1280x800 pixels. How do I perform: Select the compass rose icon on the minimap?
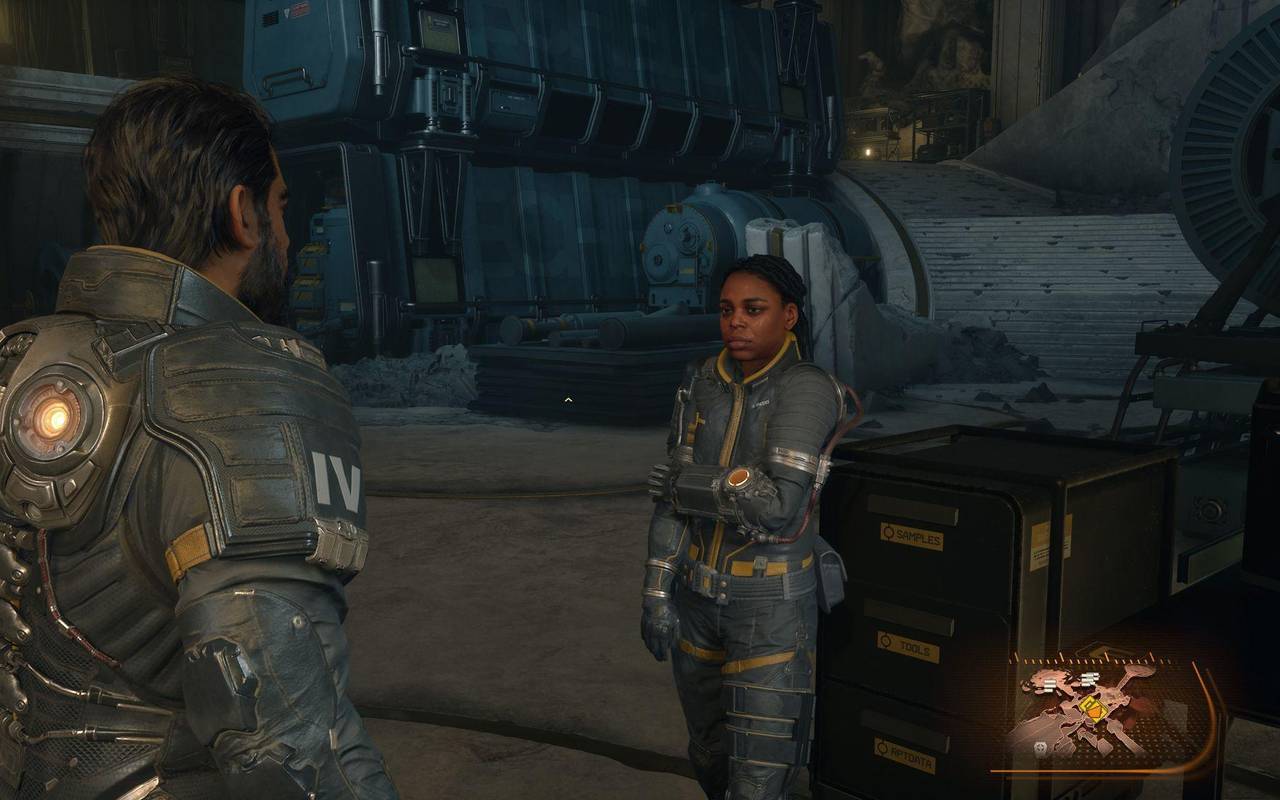click(1042, 747)
